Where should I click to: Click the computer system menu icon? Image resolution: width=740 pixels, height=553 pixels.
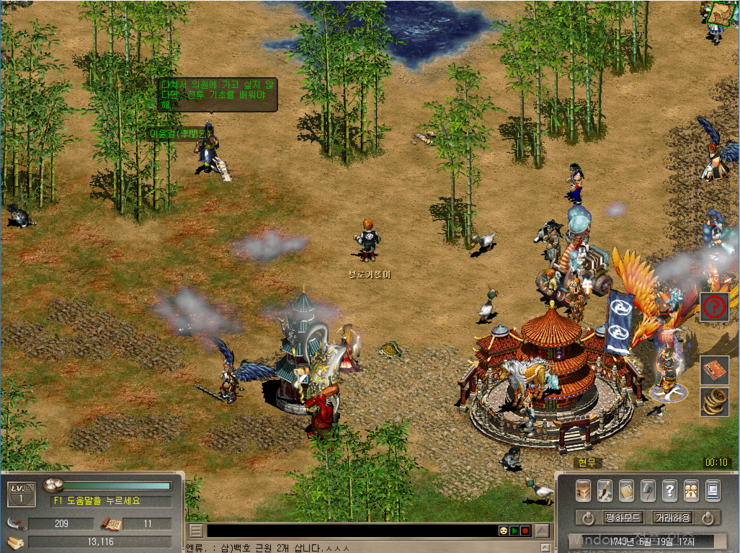pyautogui.click(x=713, y=490)
